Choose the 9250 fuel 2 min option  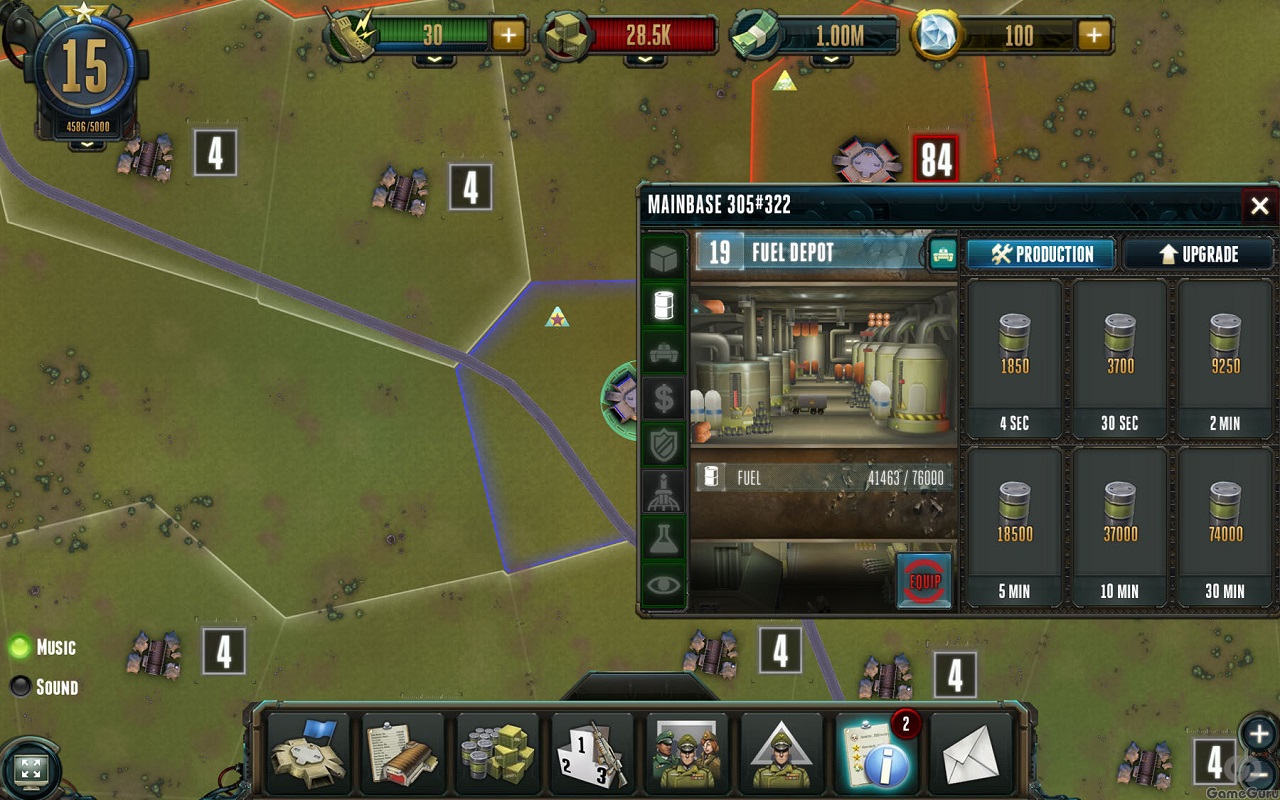click(x=1224, y=359)
